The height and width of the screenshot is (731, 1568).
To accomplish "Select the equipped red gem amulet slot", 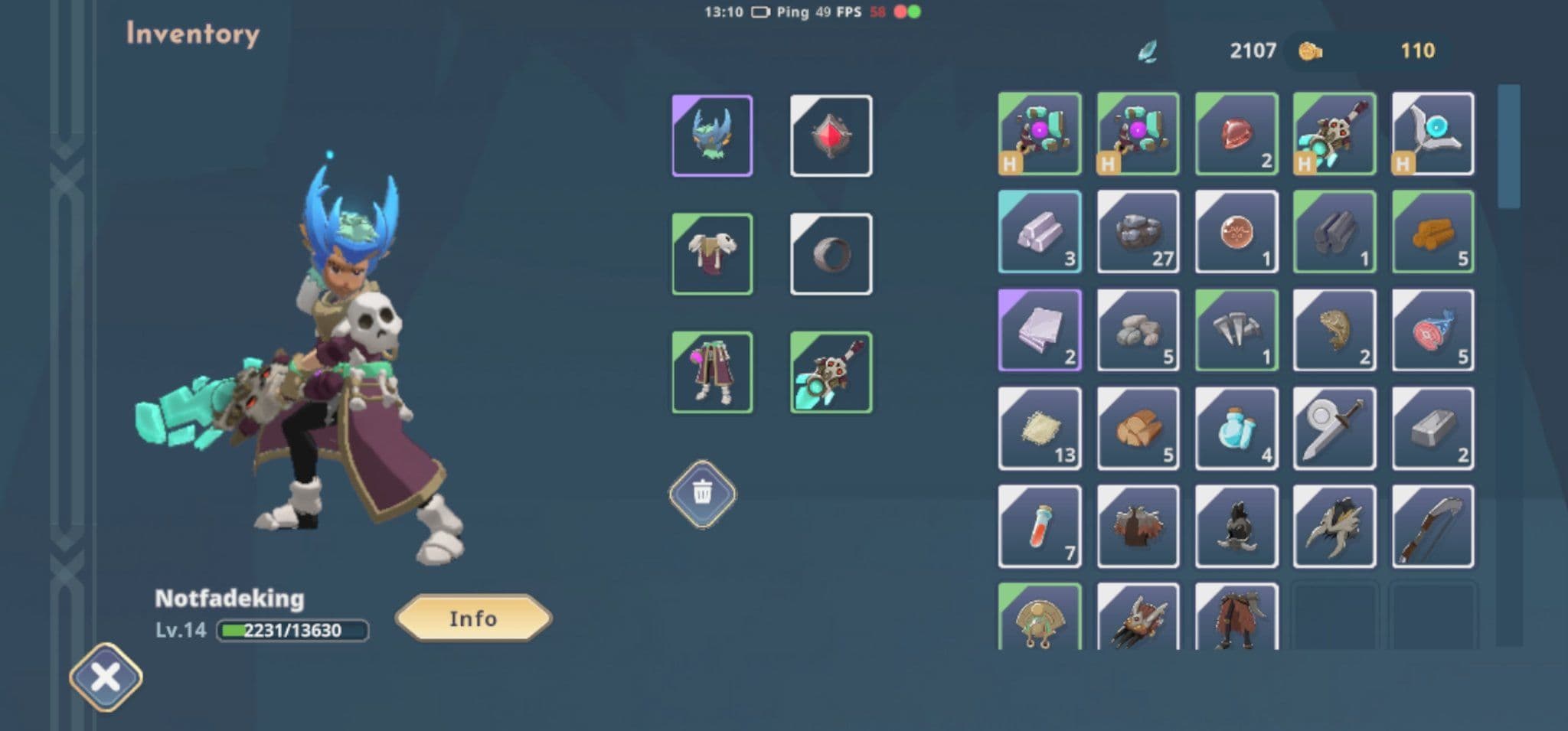I will tap(831, 135).
